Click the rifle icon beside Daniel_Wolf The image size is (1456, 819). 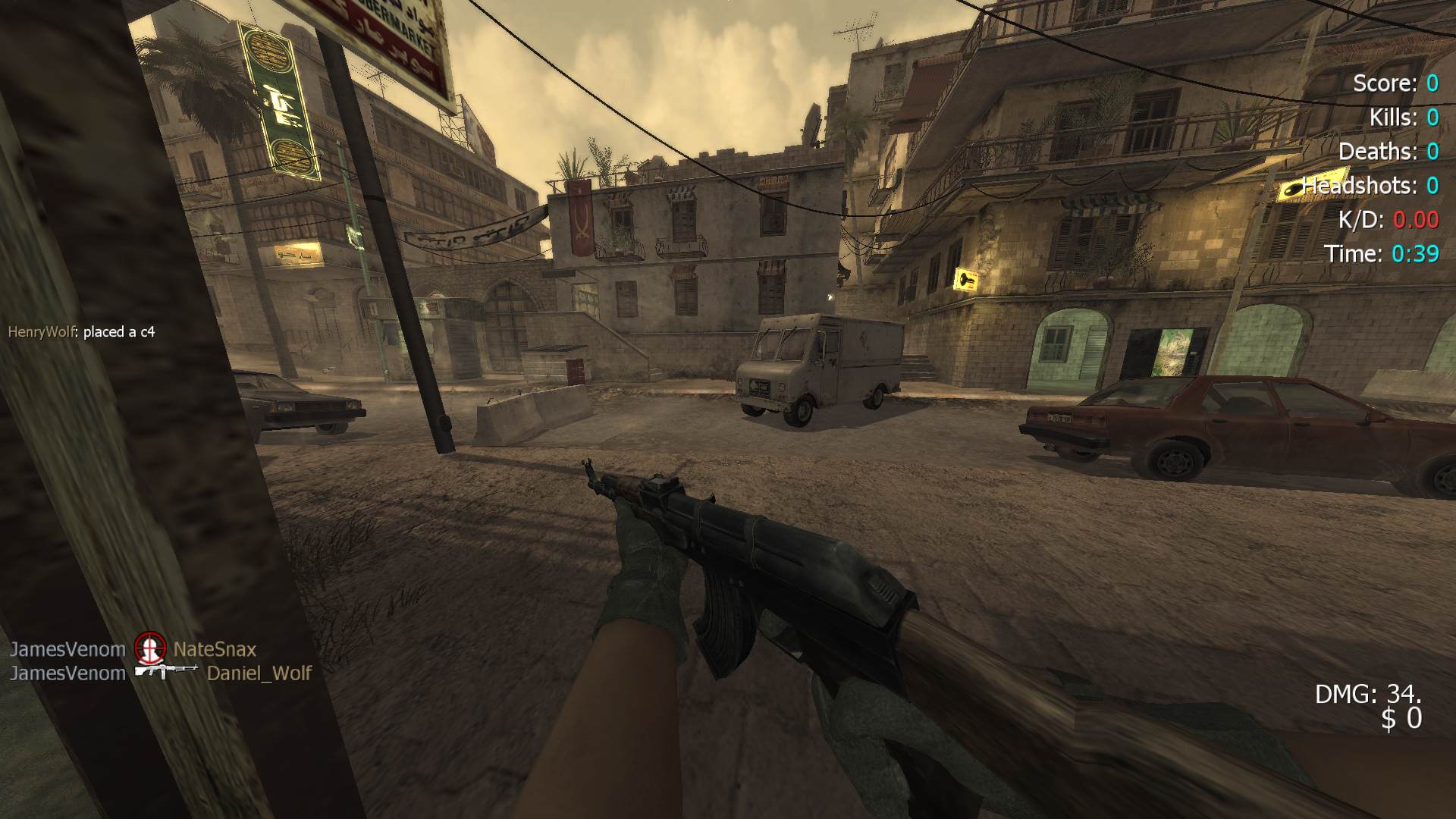(166, 671)
